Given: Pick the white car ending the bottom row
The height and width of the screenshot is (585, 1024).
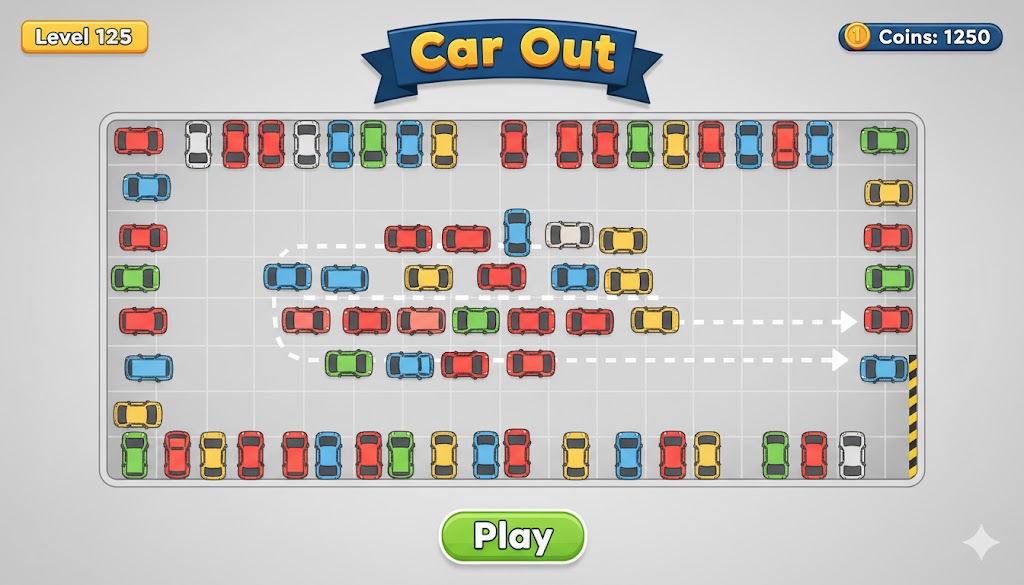Looking at the screenshot, I should 852,455.
